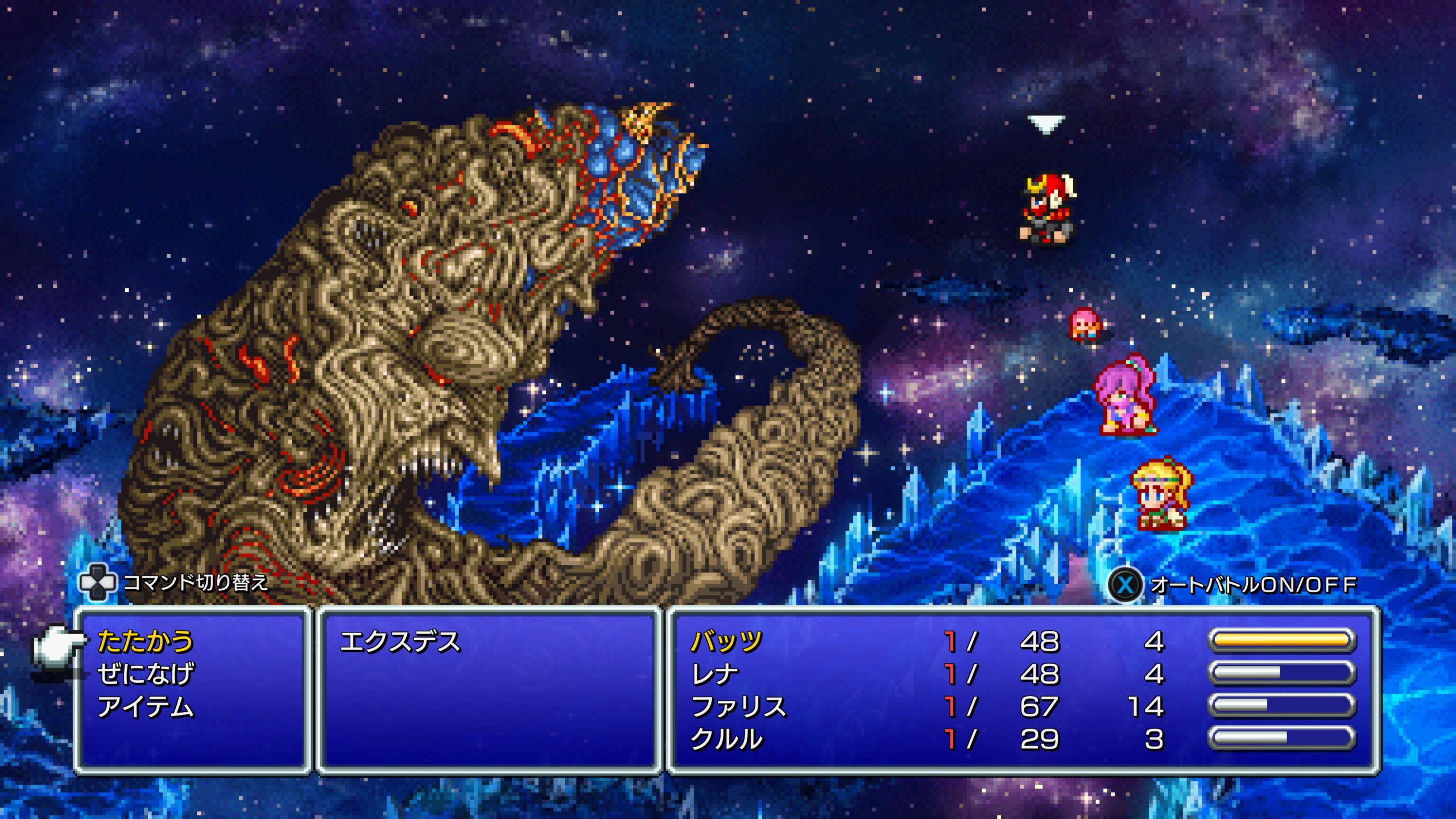
Task: Select the たたかう (Fight) command
Action: 146,642
